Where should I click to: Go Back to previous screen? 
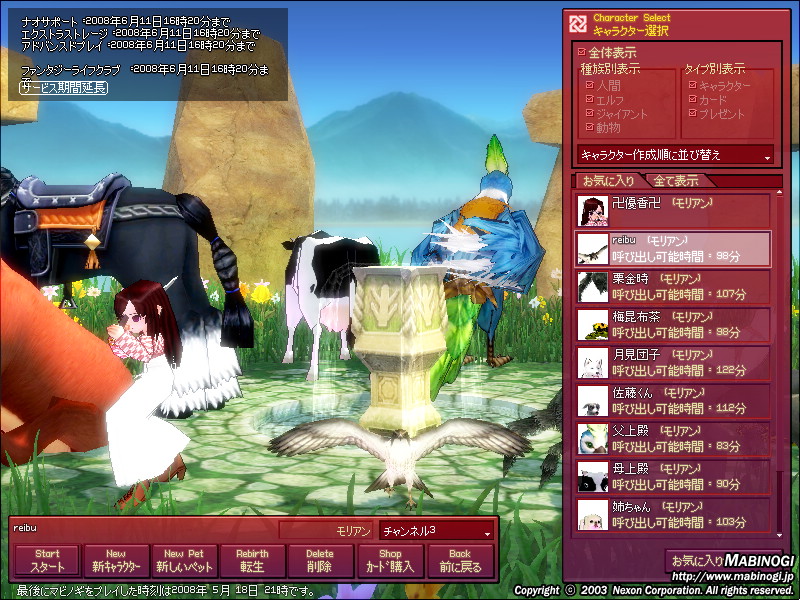pyautogui.click(x=460, y=560)
